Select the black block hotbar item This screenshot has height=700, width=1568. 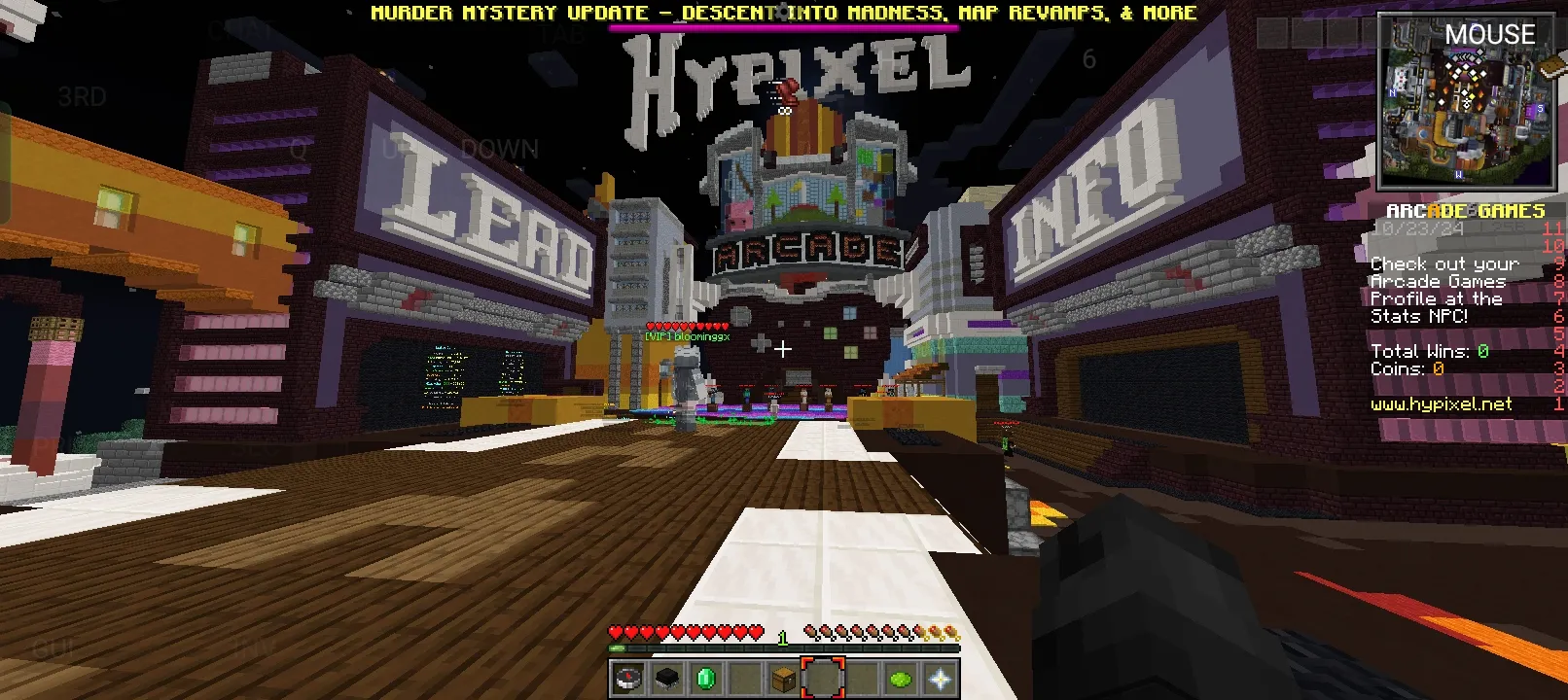[667, 679]
